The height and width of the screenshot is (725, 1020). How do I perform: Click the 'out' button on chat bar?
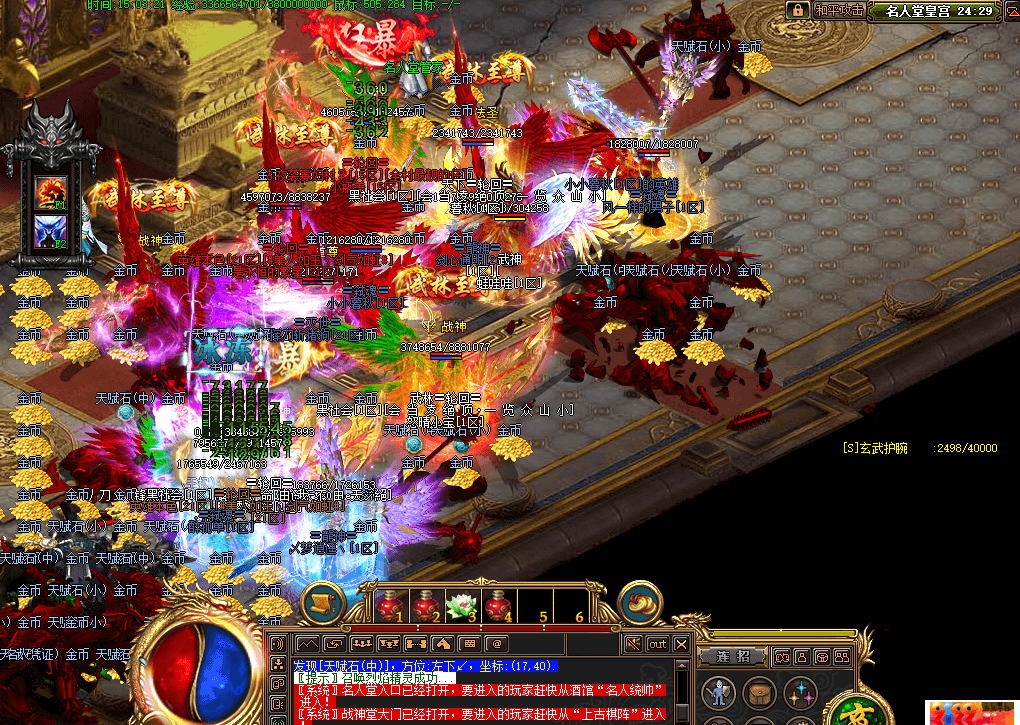point(658,644)
